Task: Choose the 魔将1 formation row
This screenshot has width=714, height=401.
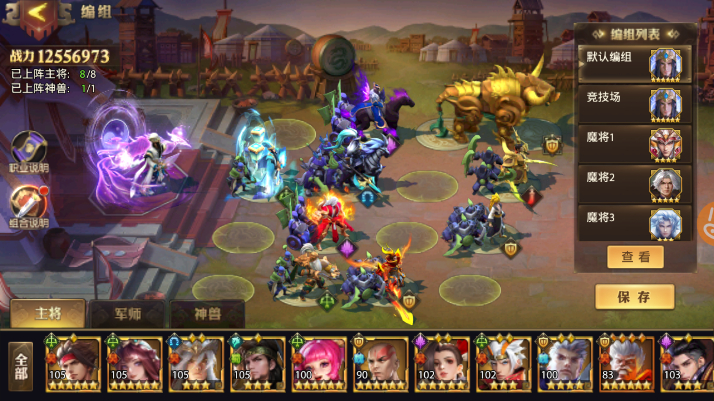Action: tap(634, 142)
